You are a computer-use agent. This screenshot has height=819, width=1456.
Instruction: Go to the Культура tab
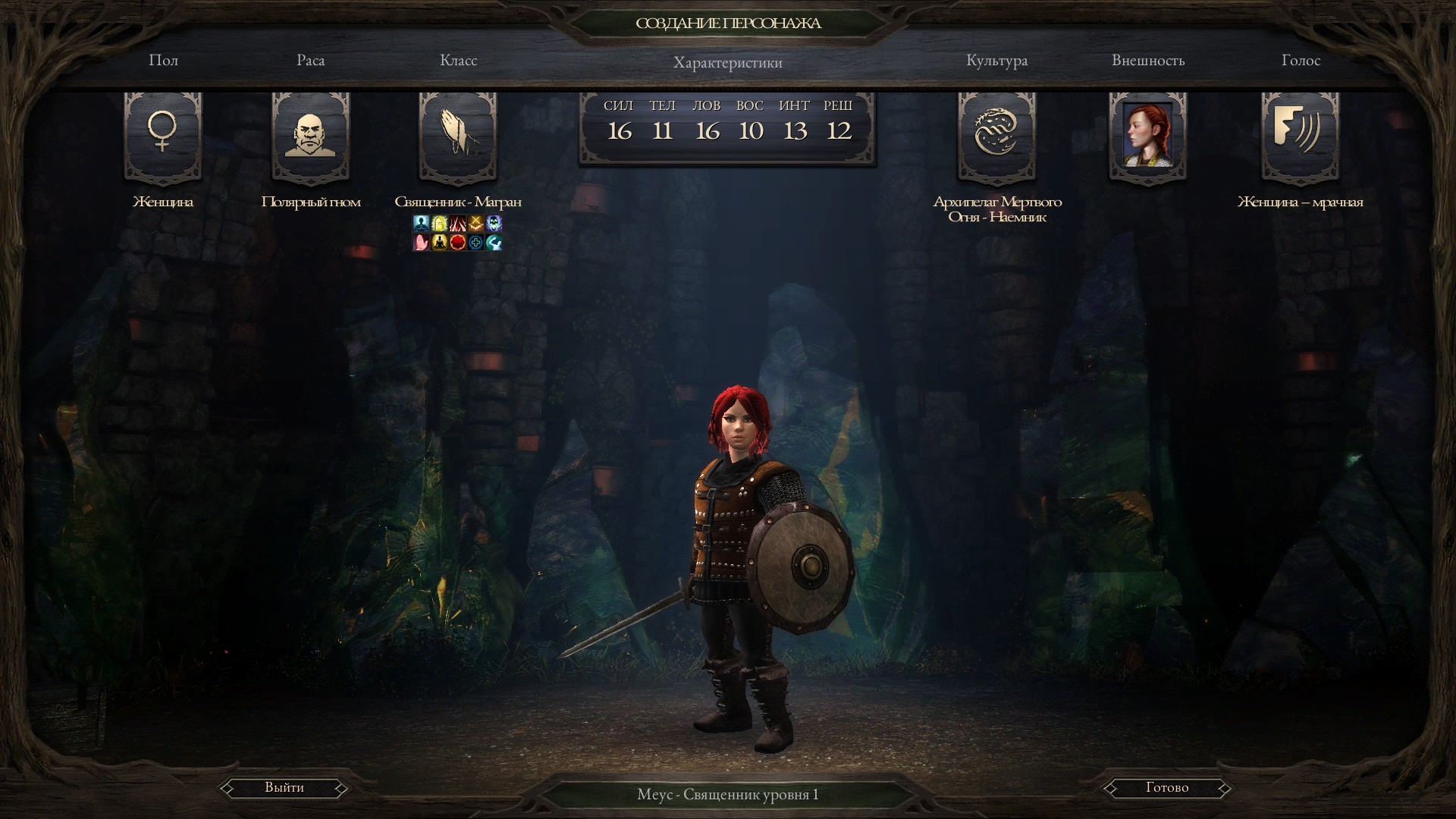pyautogui.click(x=996, y=61)
